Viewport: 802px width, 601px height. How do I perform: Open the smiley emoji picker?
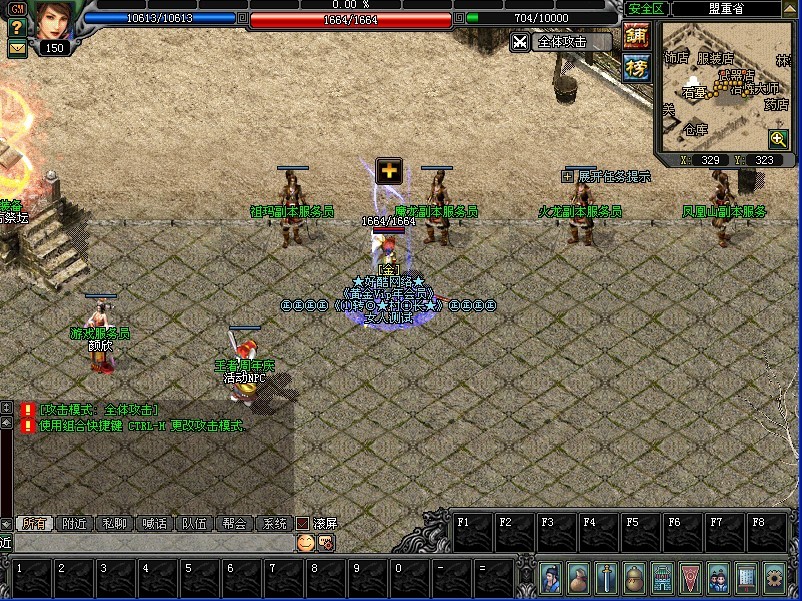point(306,543)
